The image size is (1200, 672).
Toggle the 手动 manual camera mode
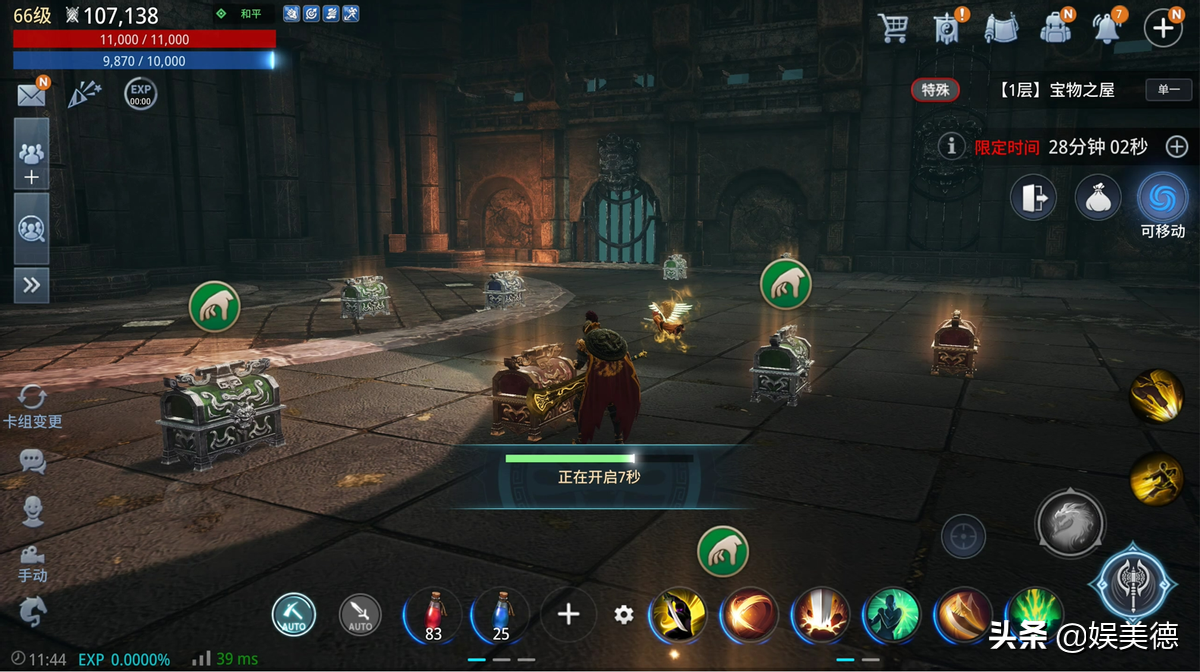coord(32,564)
